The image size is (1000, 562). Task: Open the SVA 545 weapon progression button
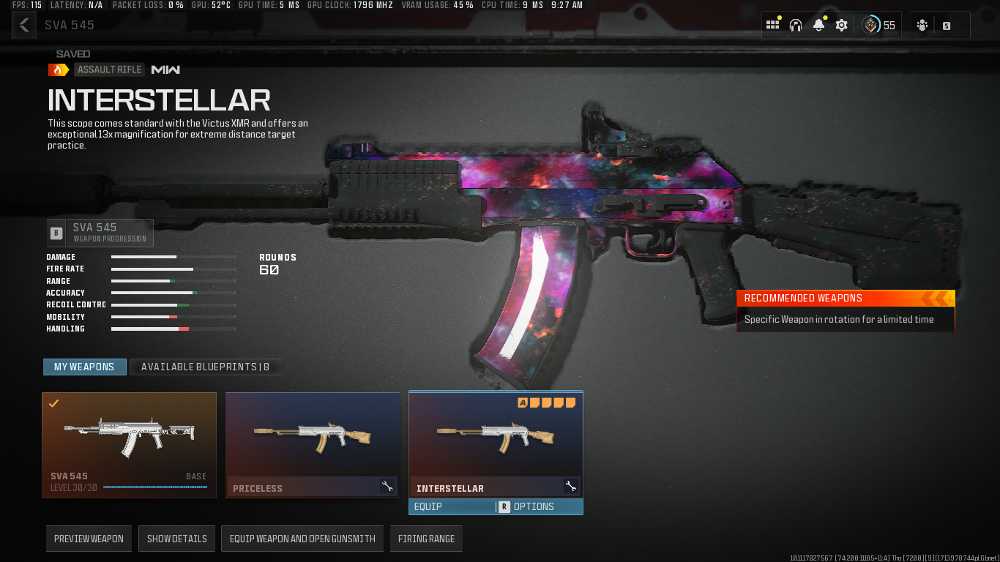(x=100, y=232)
